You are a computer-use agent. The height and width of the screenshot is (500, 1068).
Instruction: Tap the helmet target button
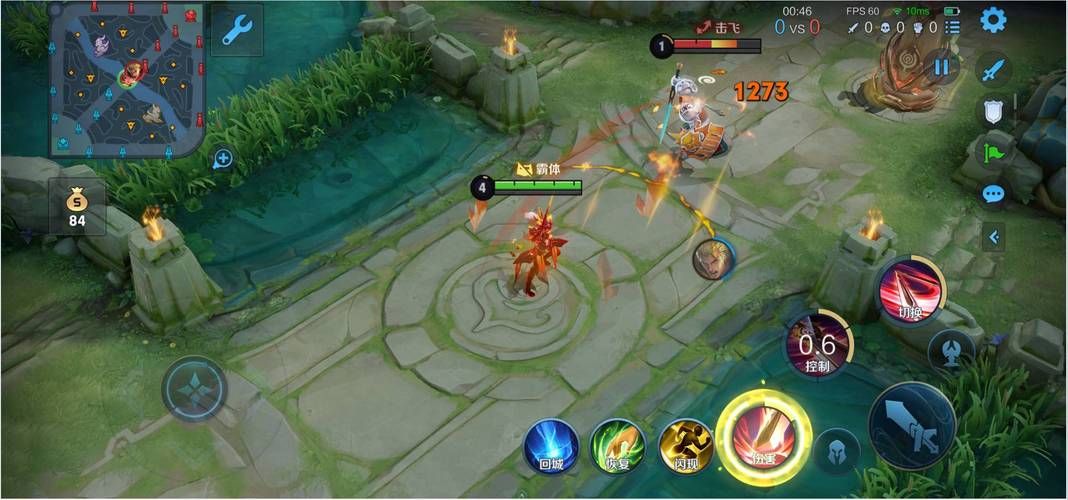pos(836,451)
